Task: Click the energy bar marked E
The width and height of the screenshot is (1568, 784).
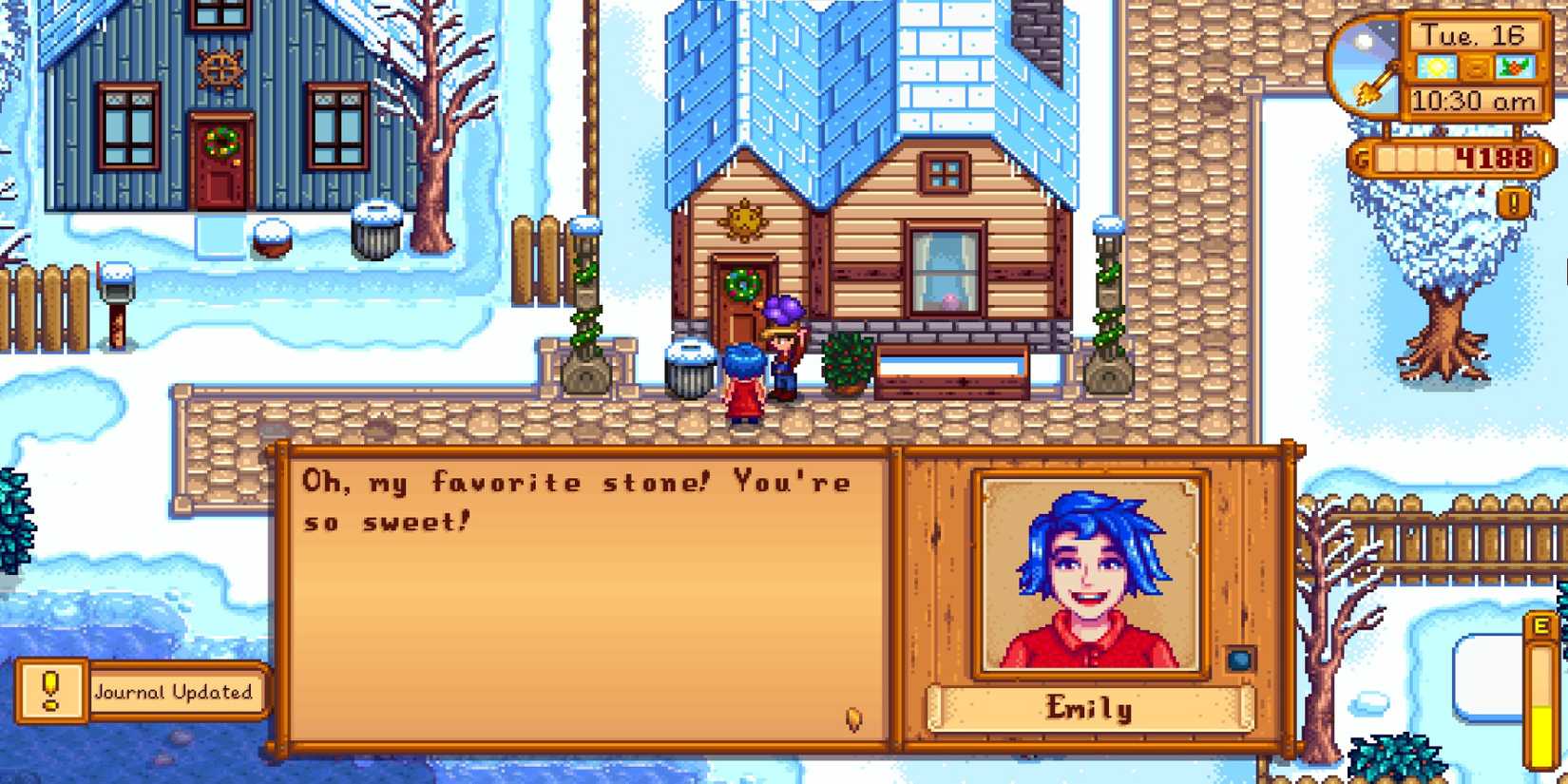Action: click(x=1540, y=684)
